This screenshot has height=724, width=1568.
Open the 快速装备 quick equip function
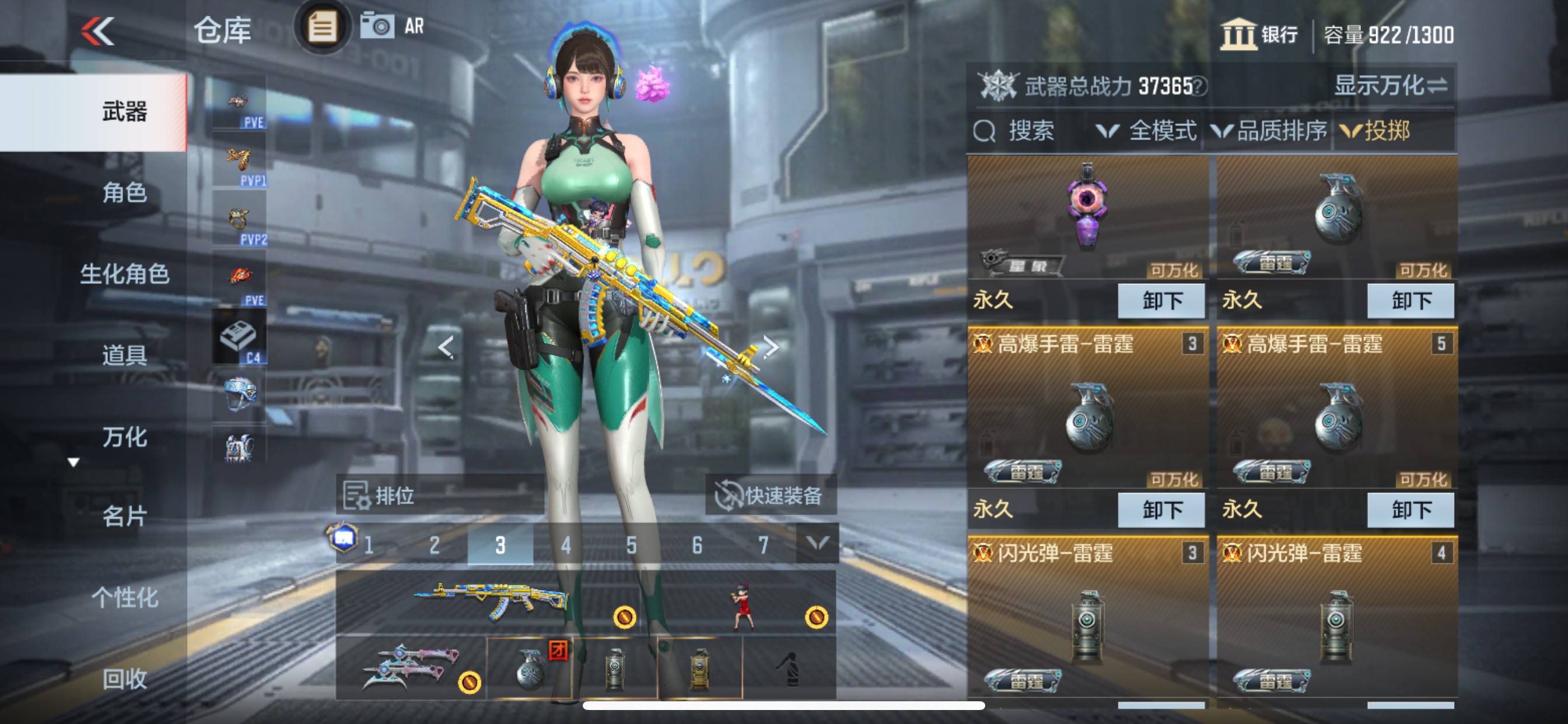click(773, 495)
